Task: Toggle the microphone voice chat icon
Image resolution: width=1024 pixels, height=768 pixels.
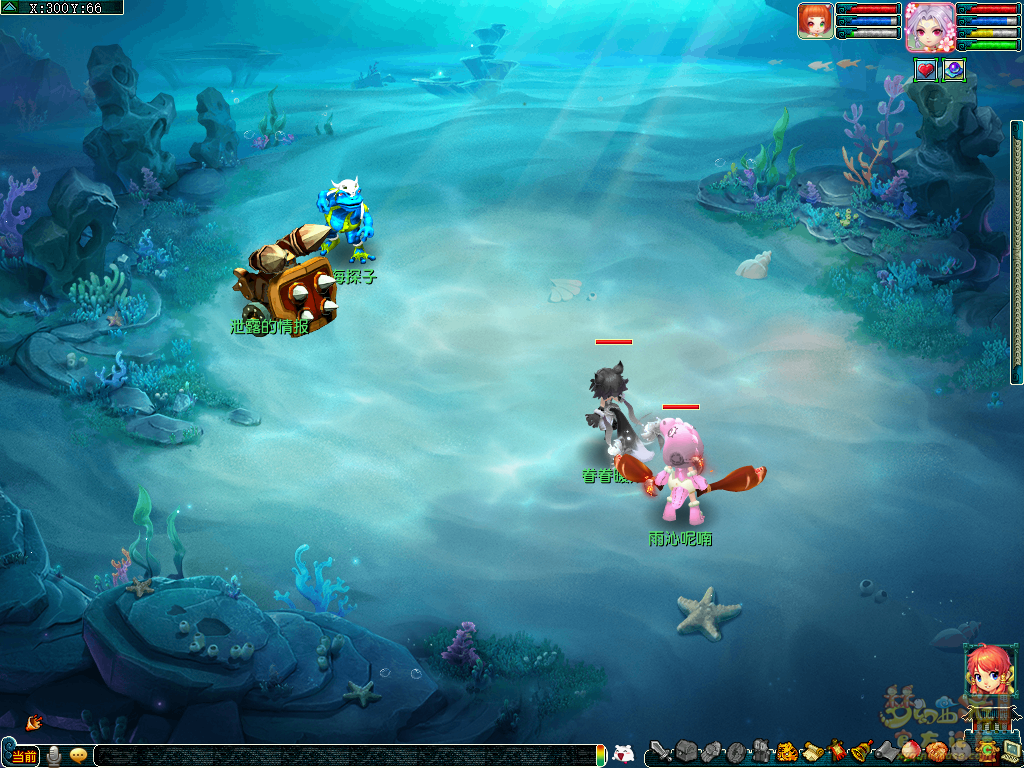Action: pos(54,756)
